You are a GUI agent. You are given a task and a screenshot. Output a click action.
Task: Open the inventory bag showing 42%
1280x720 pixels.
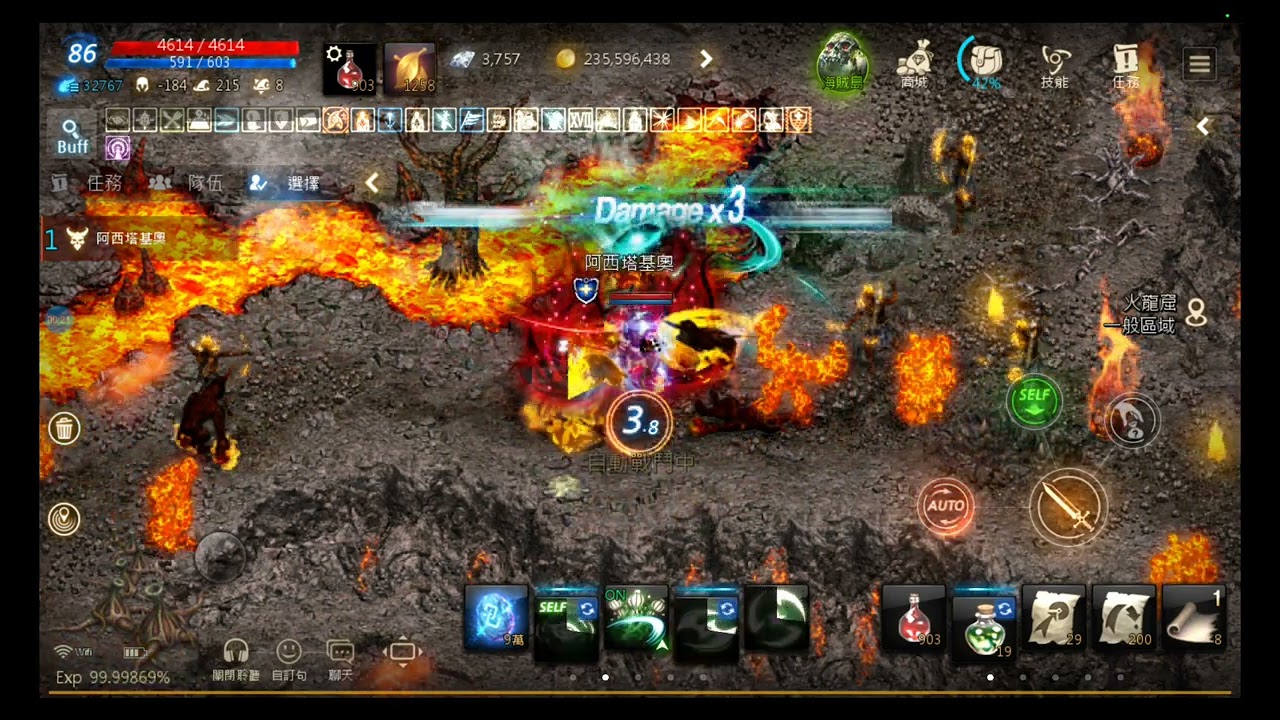(985, 62)
